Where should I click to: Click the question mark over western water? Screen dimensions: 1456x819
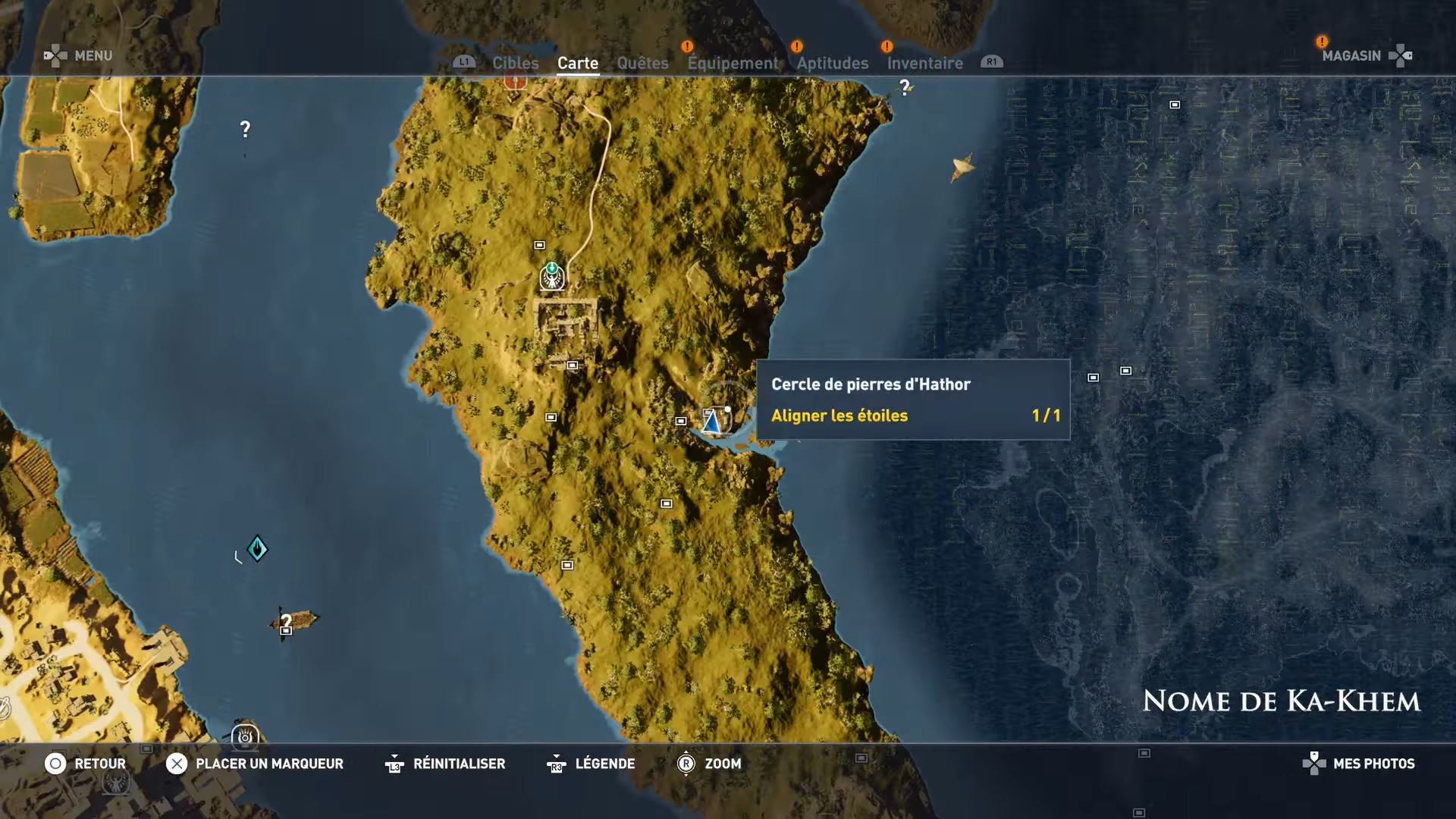(245, 129)
